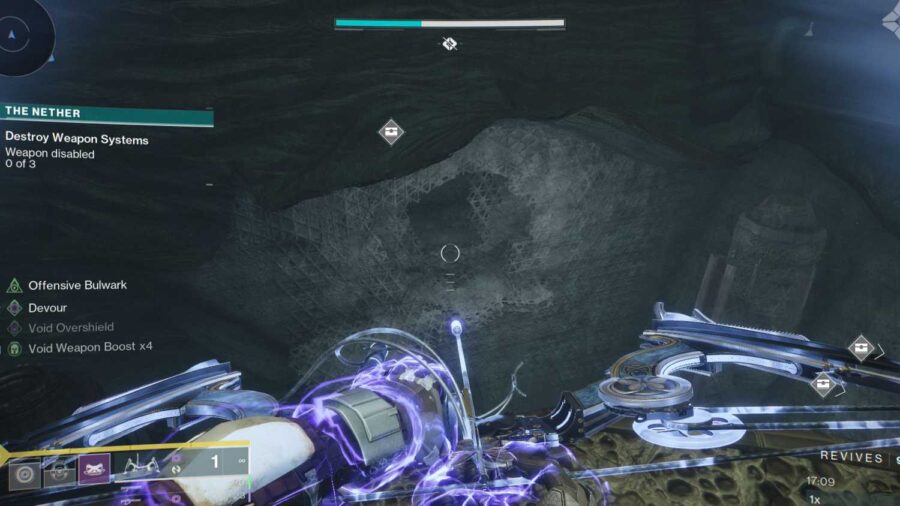Click the Void Overshield buff icon
Viewport: 900px width, 506px height.
click(x=14, y=328)
